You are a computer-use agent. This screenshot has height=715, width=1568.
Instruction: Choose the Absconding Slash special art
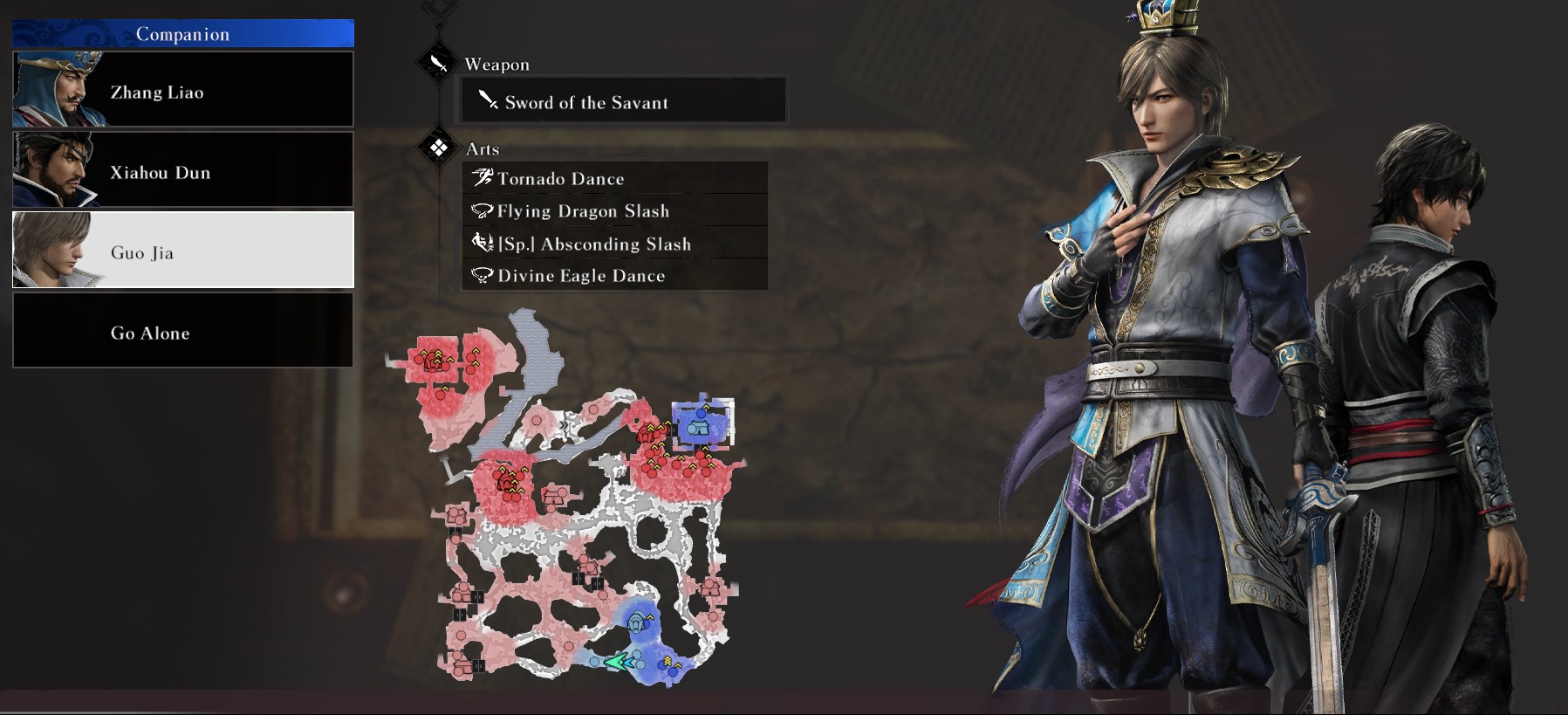615,244
